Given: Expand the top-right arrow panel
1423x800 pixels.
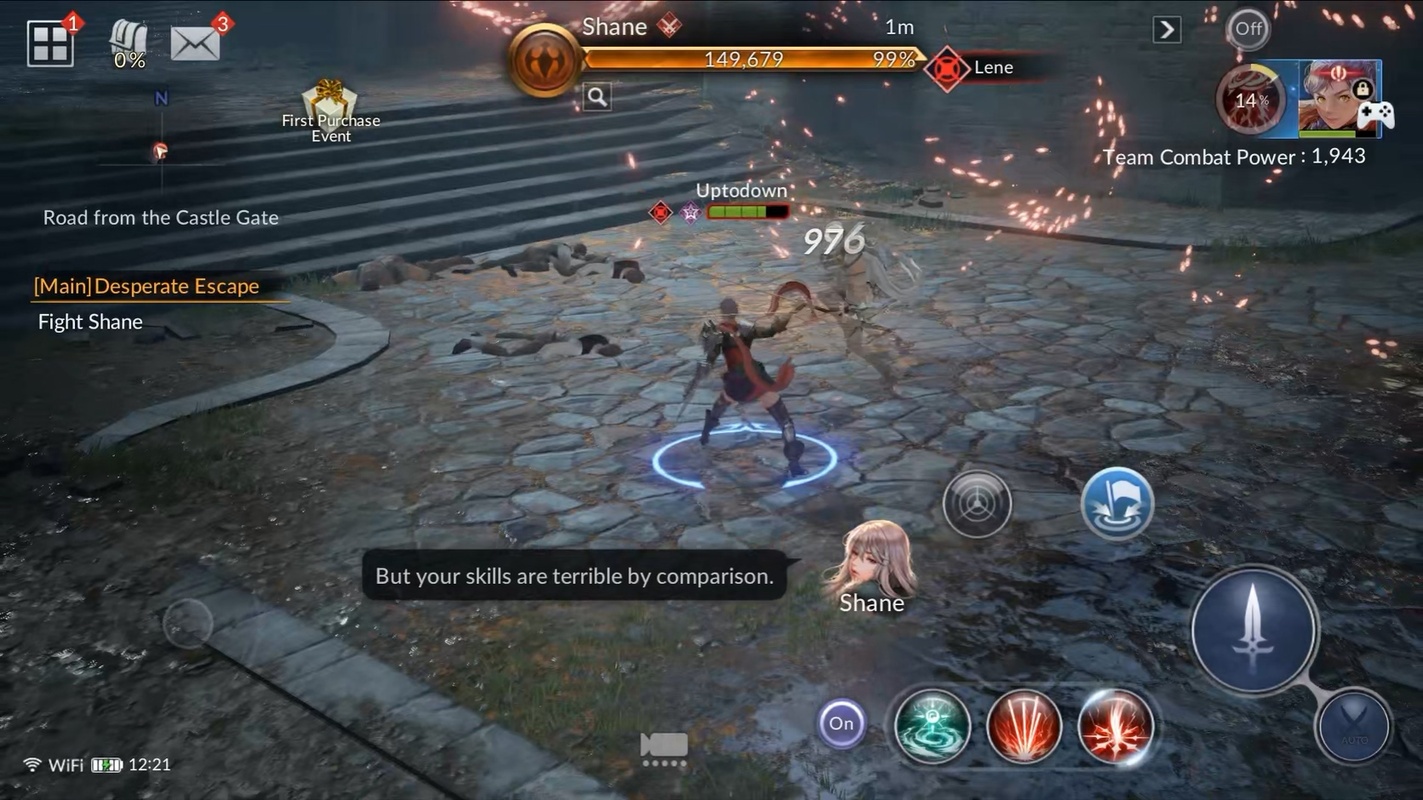Looking at the screenshot, I should [1166, 30].
